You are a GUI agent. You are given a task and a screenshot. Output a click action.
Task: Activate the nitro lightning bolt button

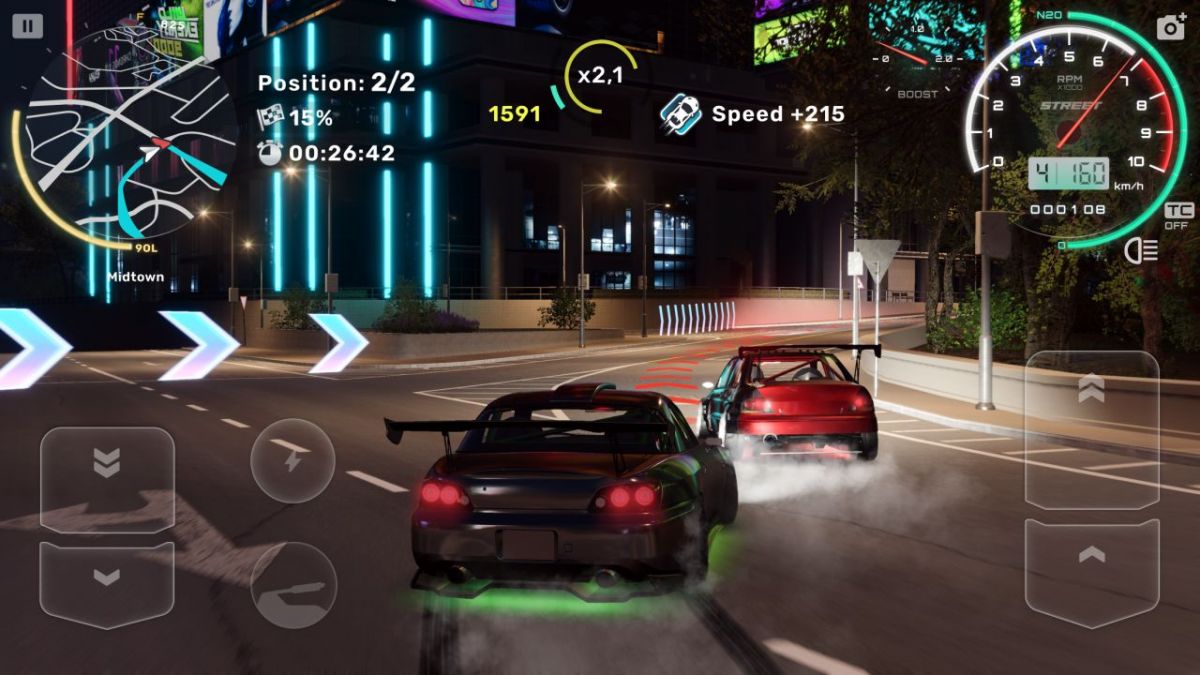click(x=292, y=460)
